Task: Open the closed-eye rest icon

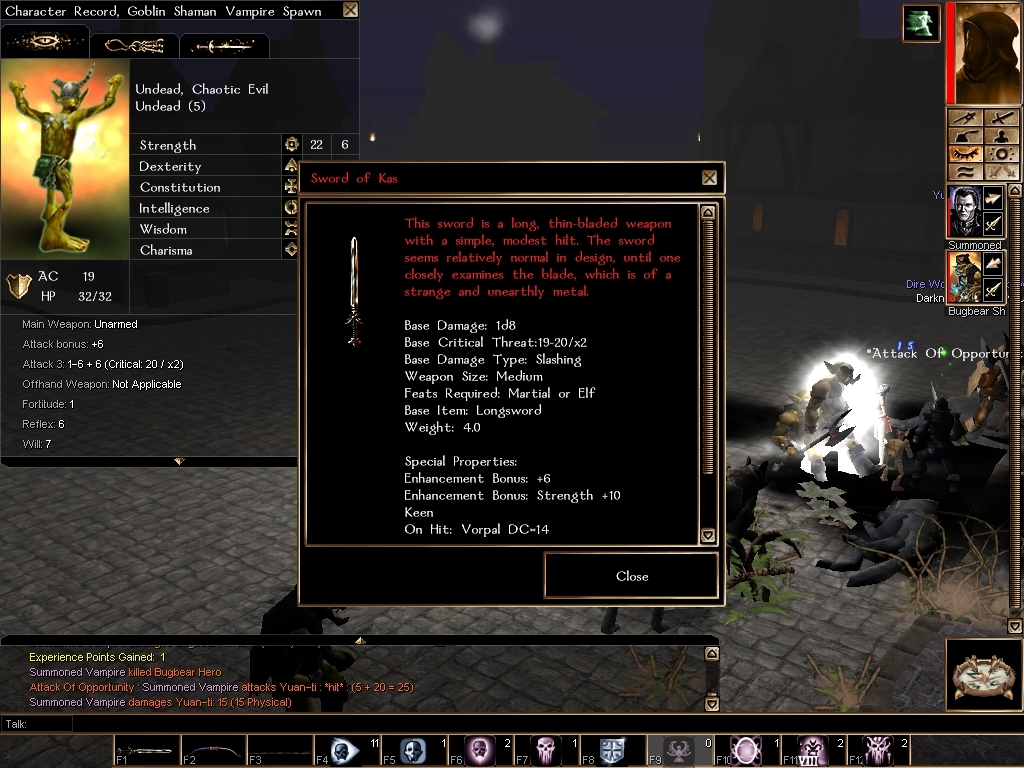Action: (964, 154)
